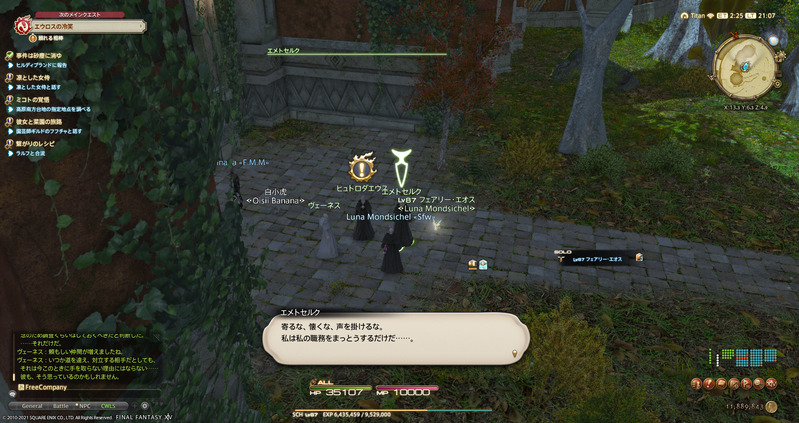Open the chat log settings gear
The width and height of the screenshot is (799, 423).
point(144,405)
